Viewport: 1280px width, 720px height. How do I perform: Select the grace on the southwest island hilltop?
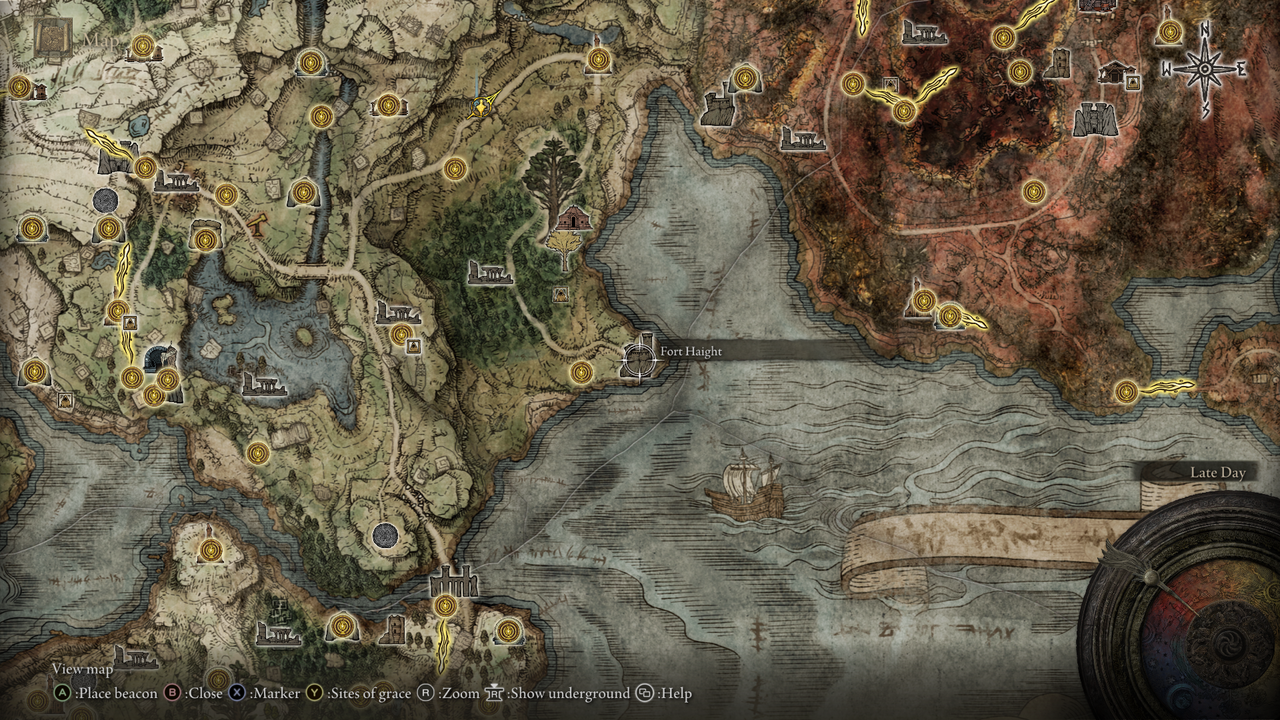210,549
